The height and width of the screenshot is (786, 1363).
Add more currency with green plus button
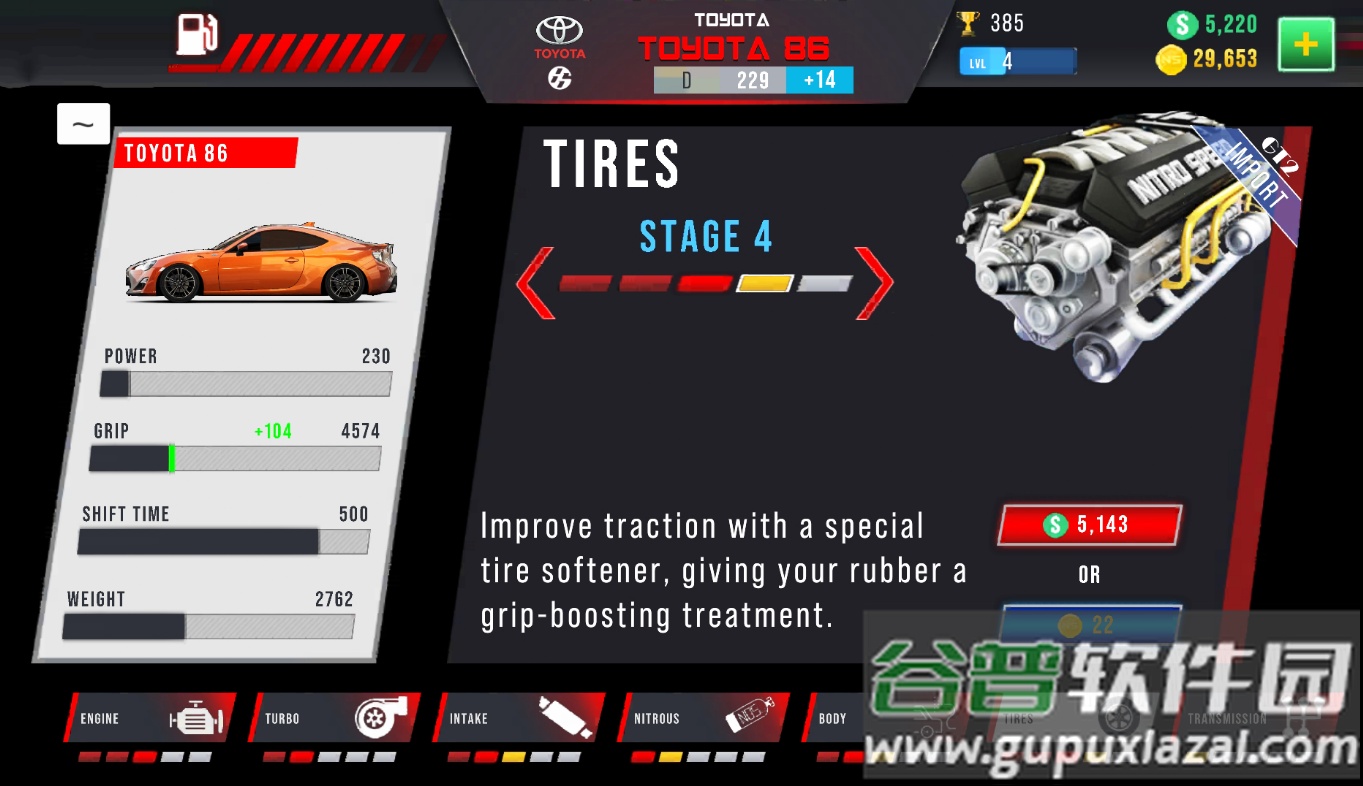click(x=1305, y=45)
